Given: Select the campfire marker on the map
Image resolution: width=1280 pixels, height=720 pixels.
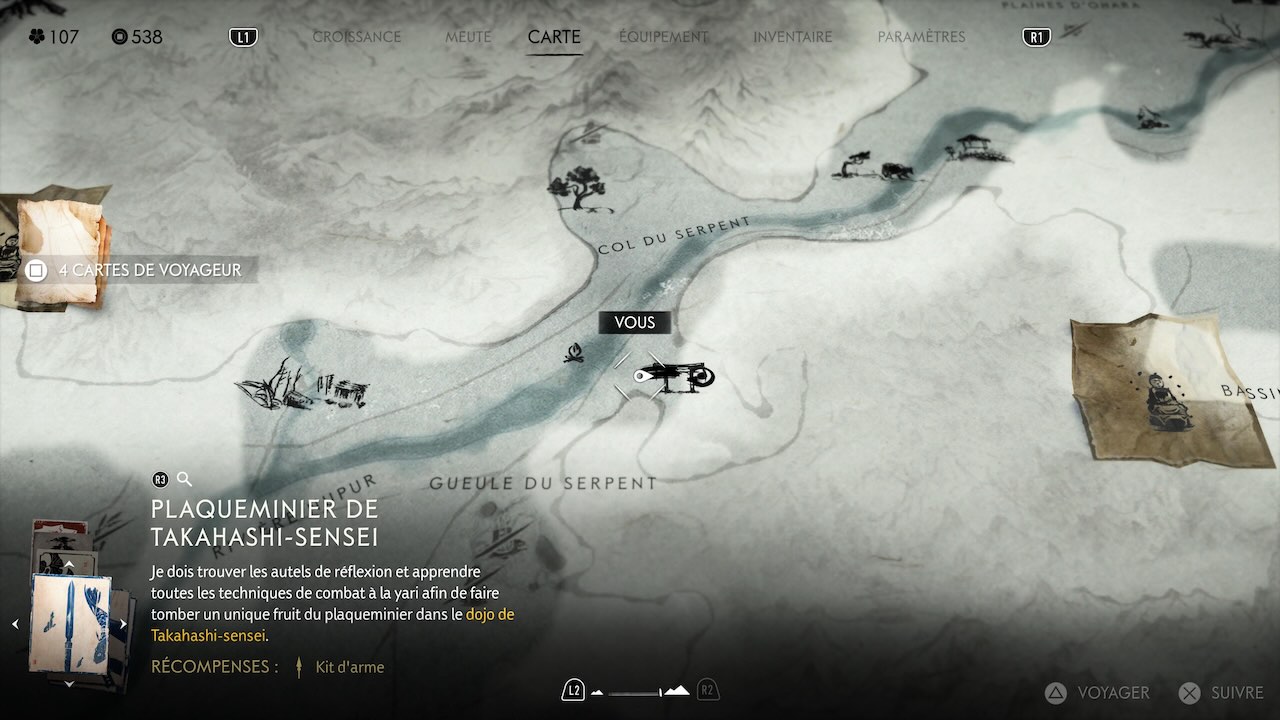Looking at the screenshot, I should coord(574,352).
